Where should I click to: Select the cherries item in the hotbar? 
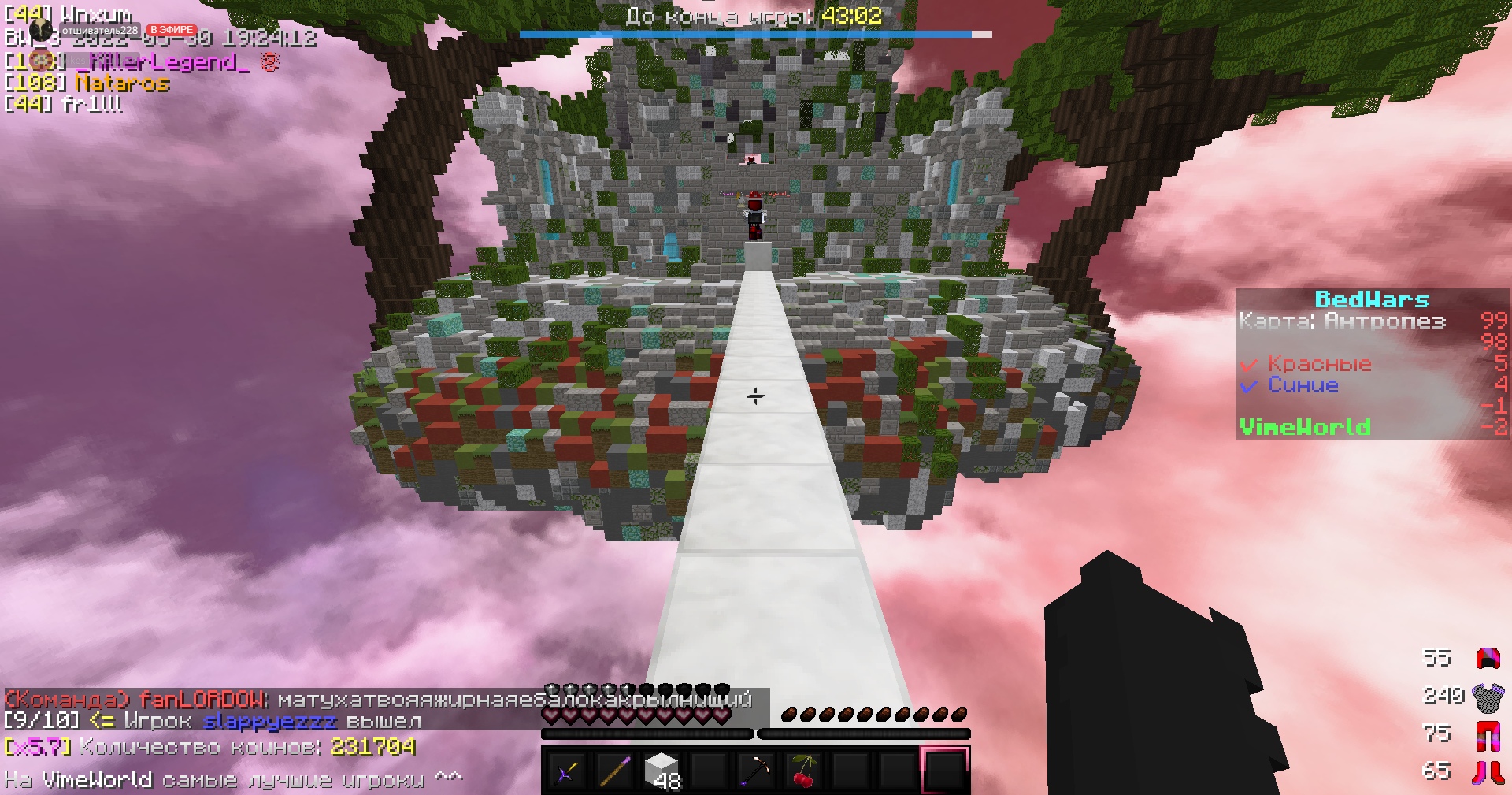(x=802, y=770)
